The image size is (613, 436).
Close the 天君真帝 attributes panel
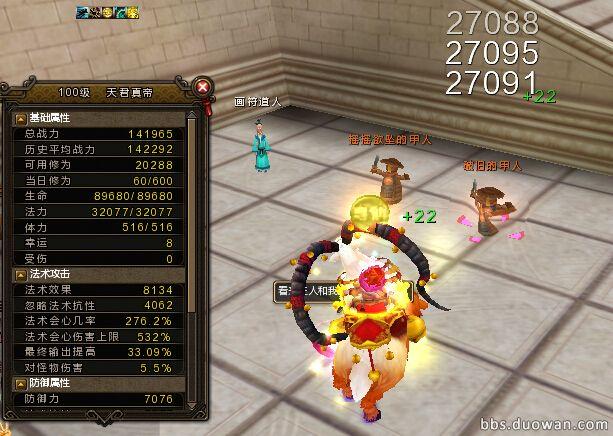pos(204,87)
